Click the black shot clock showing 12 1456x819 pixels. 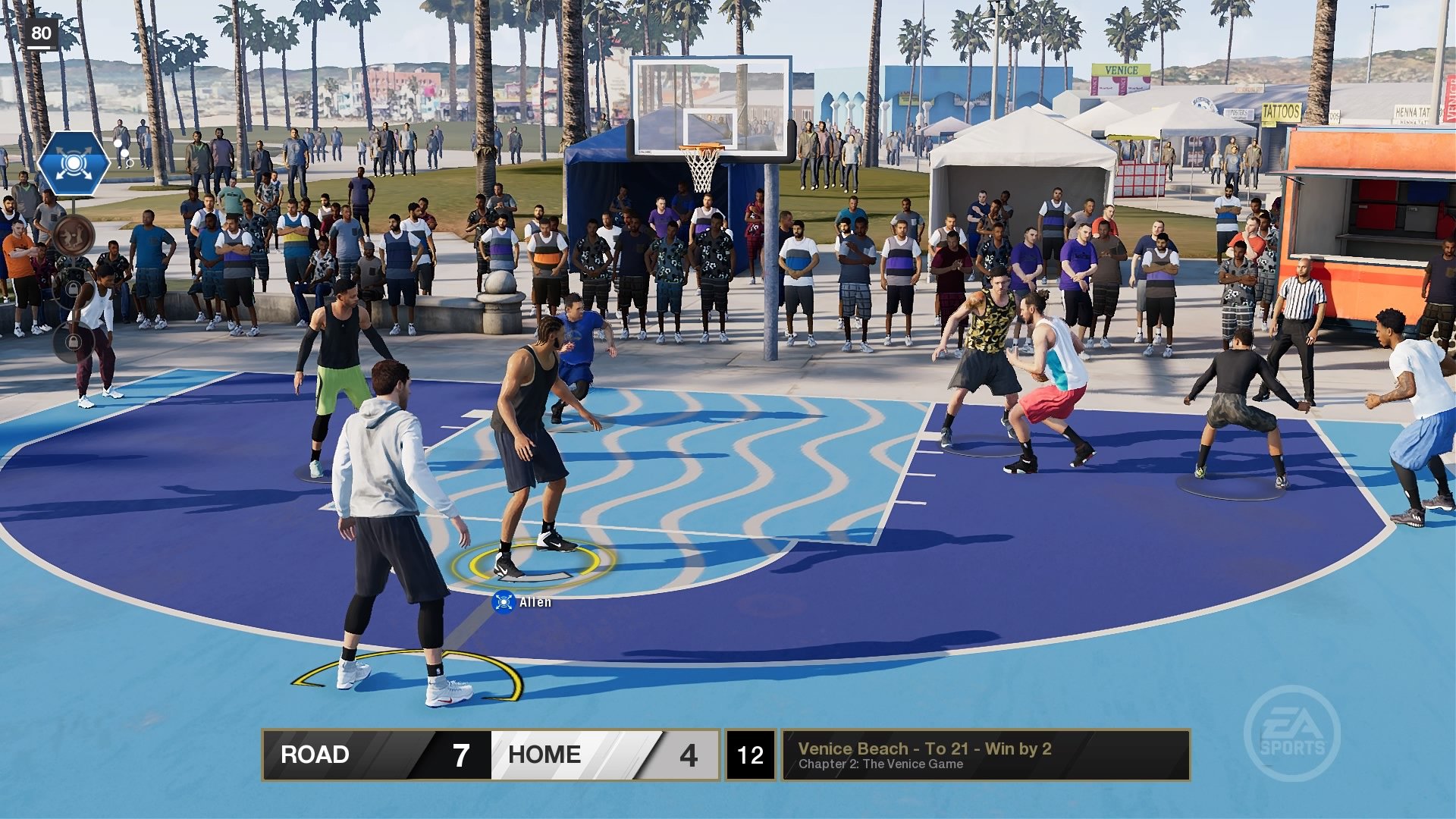749,755
